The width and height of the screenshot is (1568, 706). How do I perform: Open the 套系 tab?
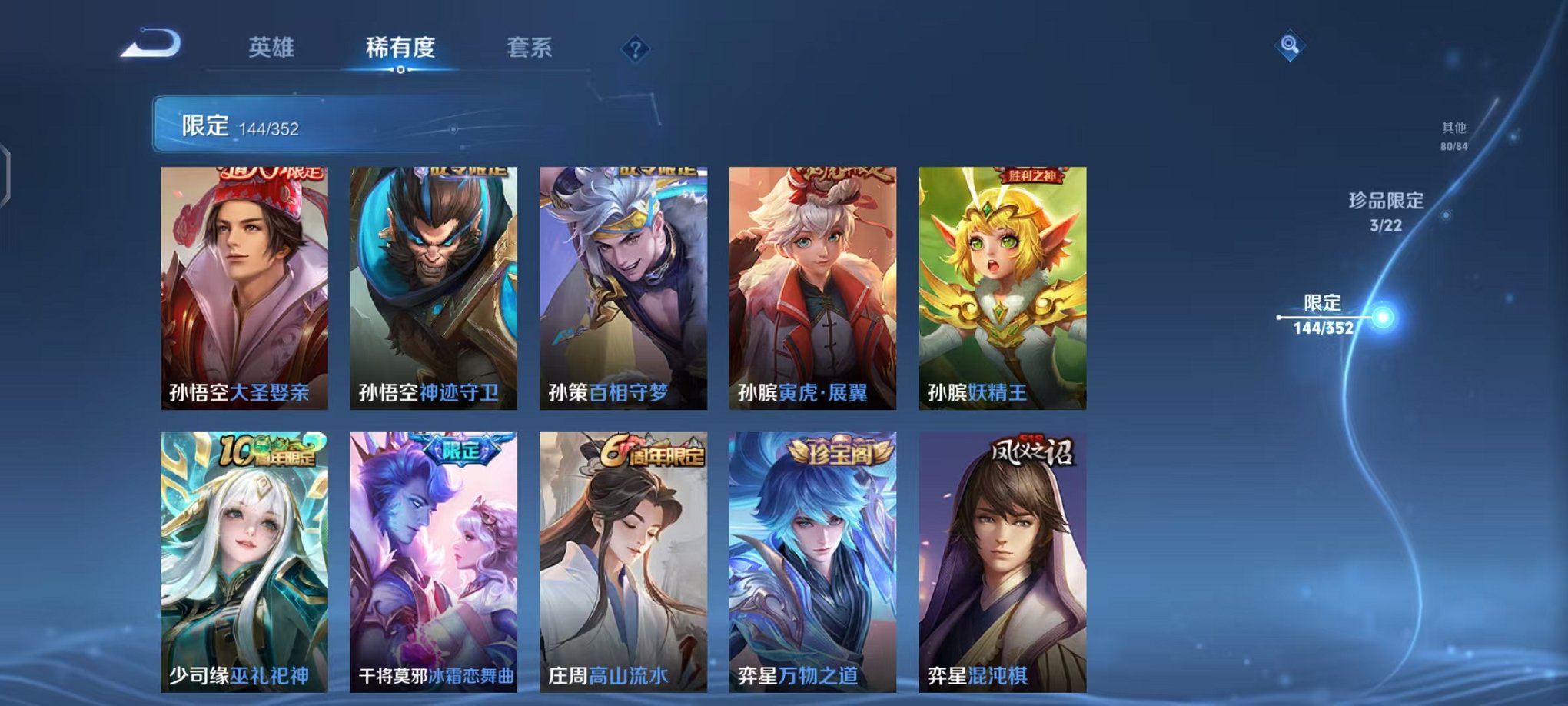tap(530, 46)
